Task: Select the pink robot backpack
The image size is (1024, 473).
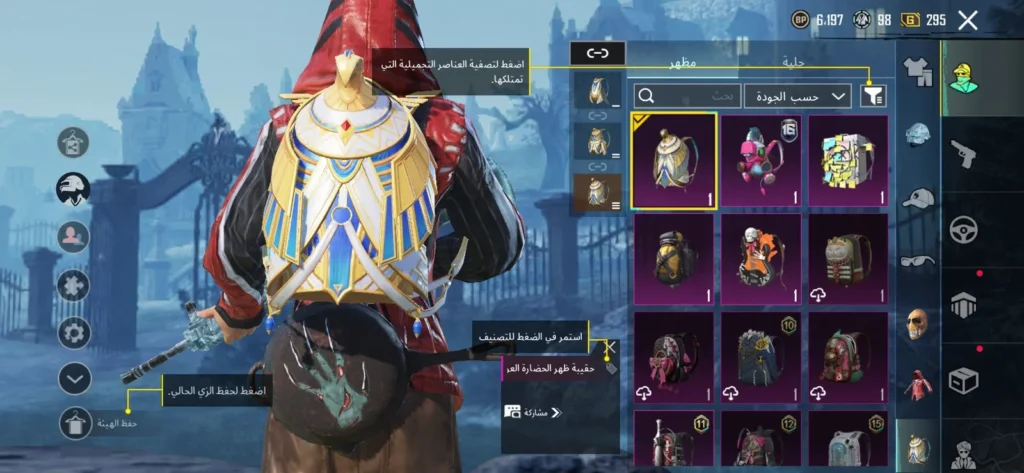Action: 762,160
